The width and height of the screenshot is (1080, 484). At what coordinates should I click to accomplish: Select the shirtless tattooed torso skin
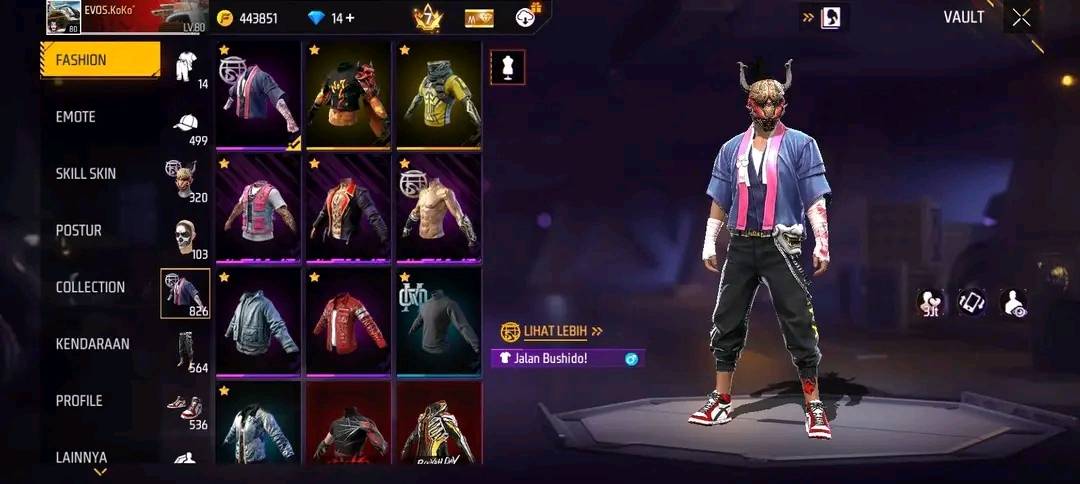439,208
